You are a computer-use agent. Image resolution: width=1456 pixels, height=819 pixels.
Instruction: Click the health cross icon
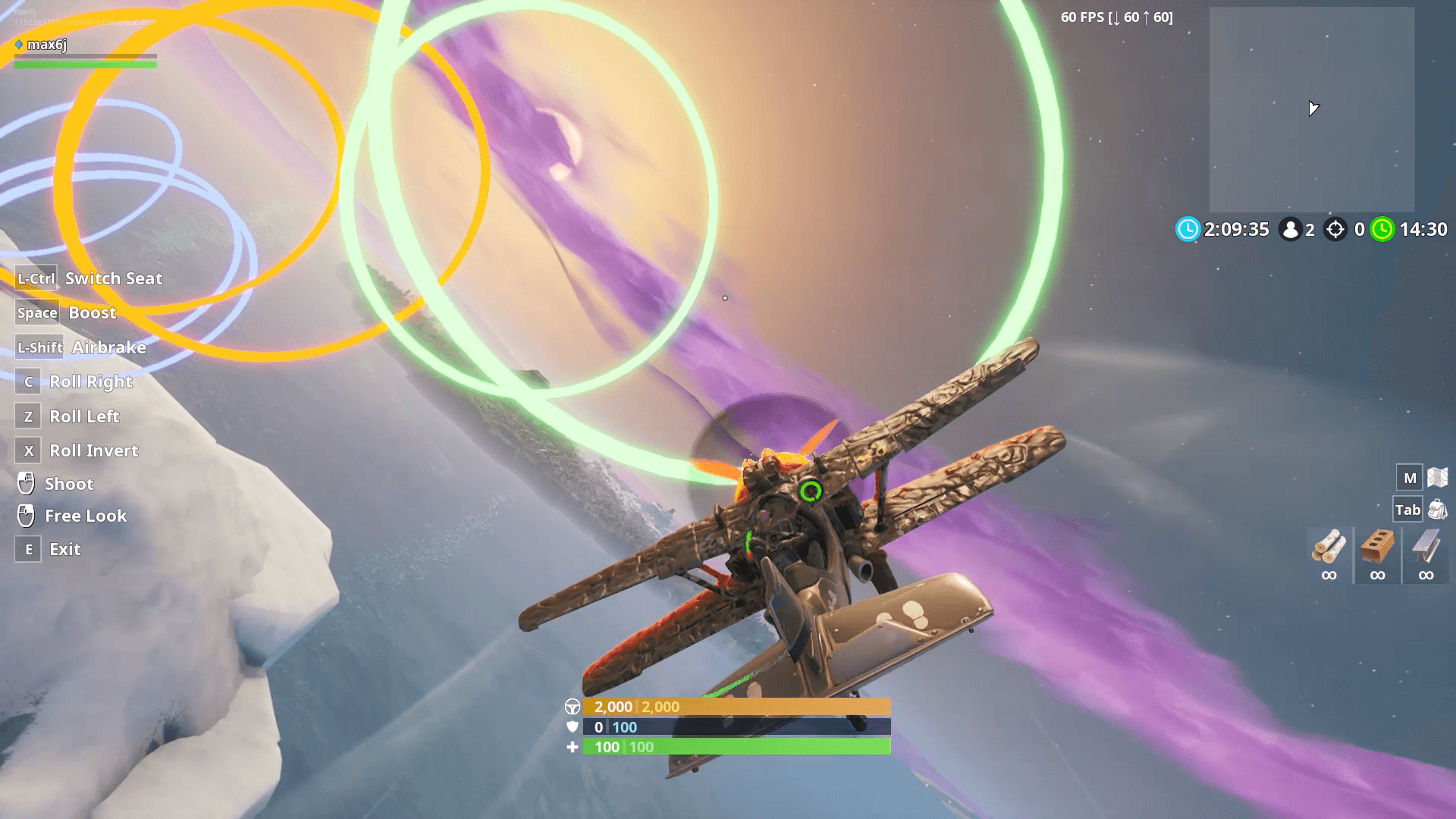pyautogui.click(x=574, y=746)
